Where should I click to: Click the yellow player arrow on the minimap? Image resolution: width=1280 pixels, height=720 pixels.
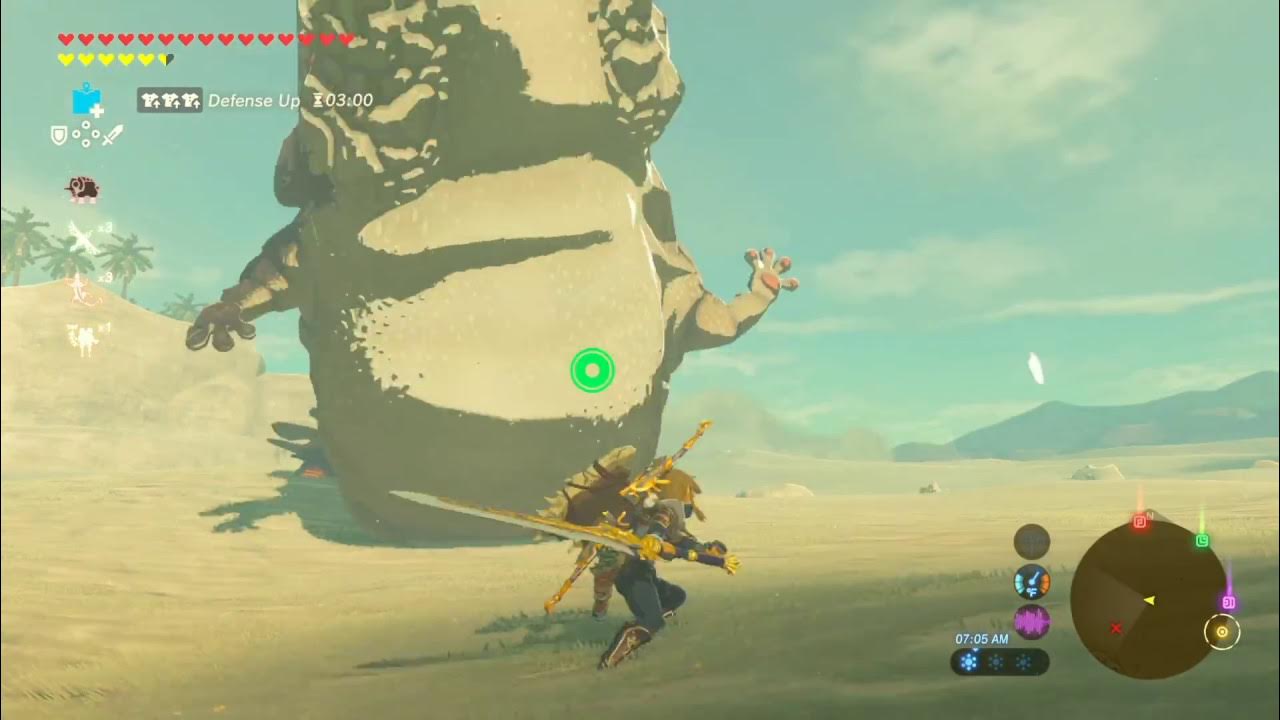point(1150,600)
